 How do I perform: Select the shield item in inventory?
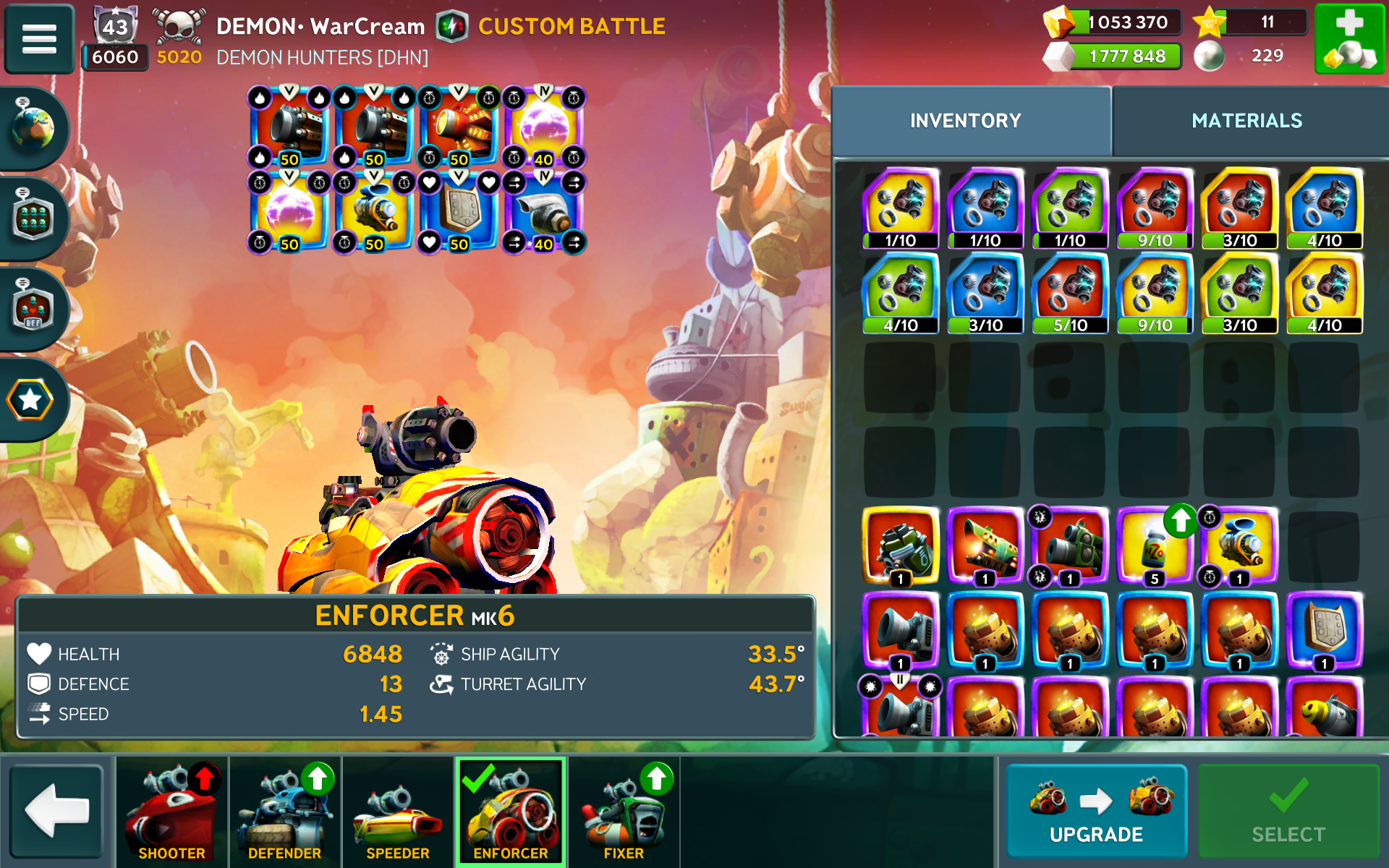(1324, 630)
